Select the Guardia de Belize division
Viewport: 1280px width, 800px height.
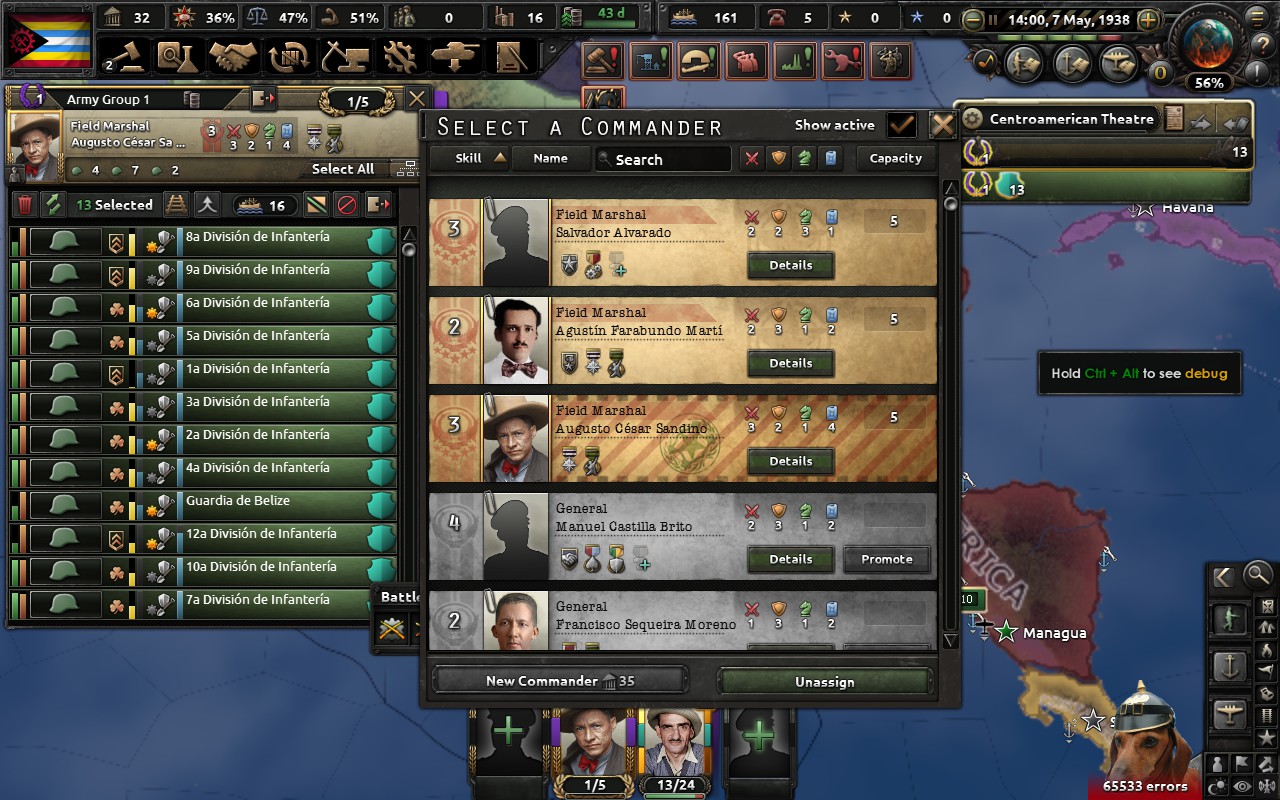[270, 503]
